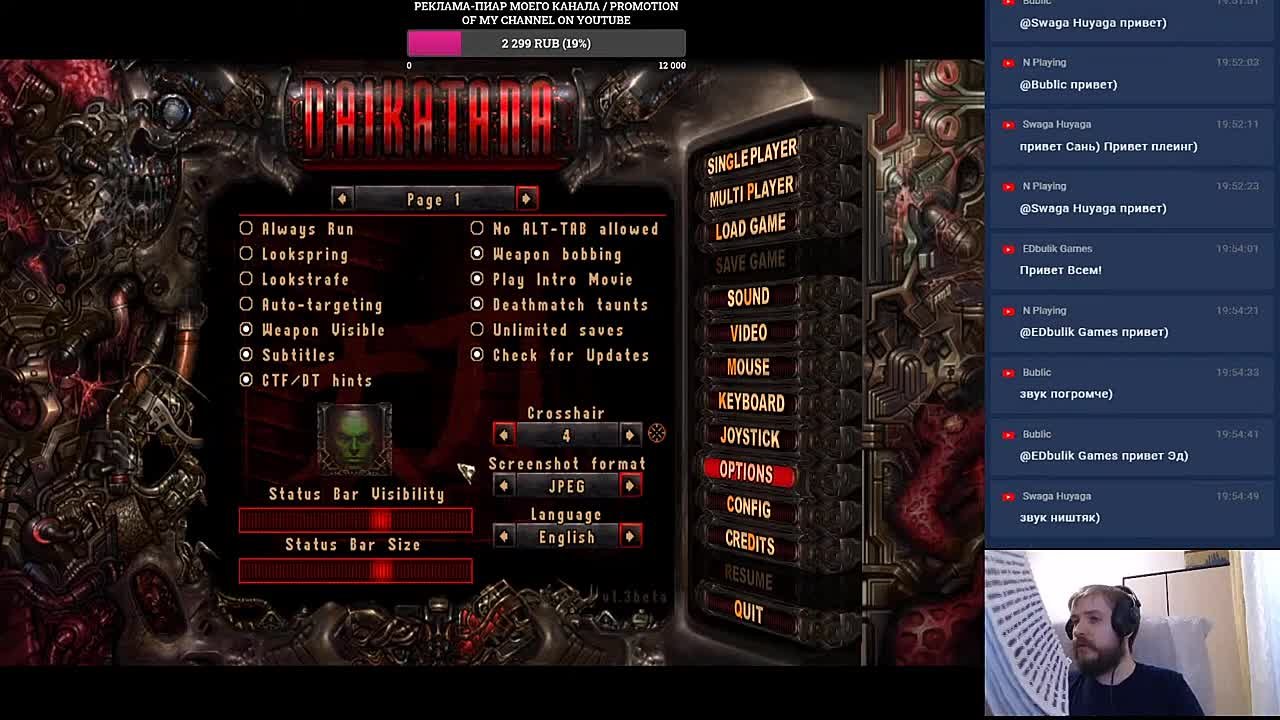The image size is (1280, 720).
Task: Click next page arrow beside Page 1
Action: click(x=526, y=198)
